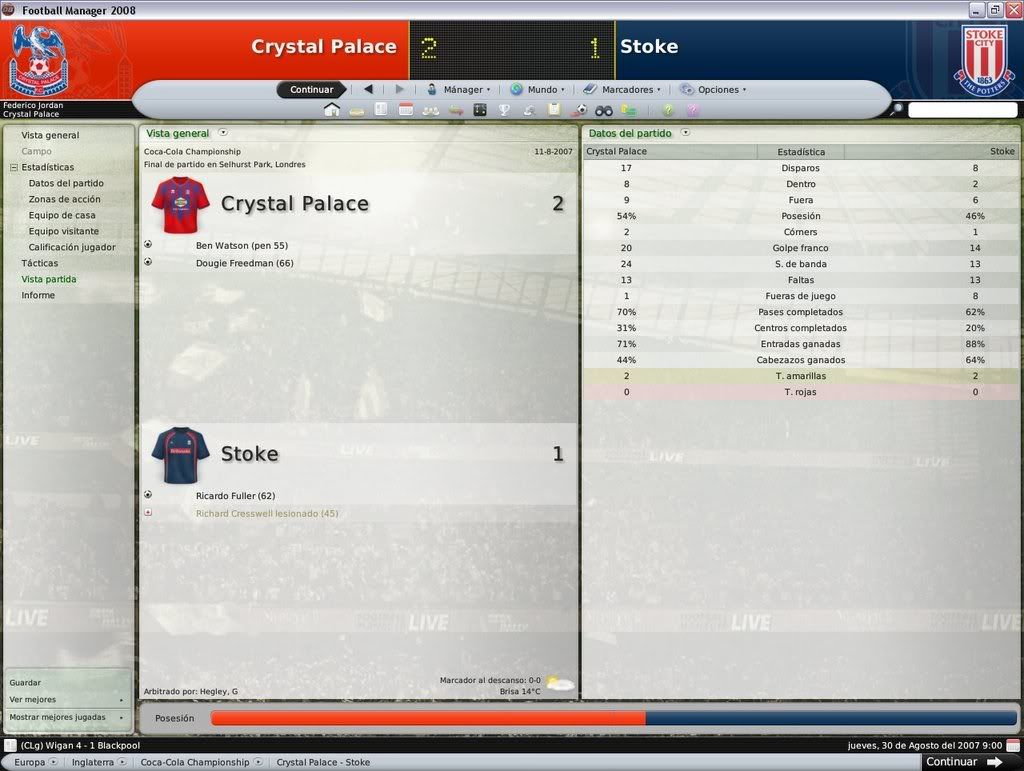Screen dimensions: 1024x771
Task: Select Vista general in the sidebar
Action: tap(50, 135)
